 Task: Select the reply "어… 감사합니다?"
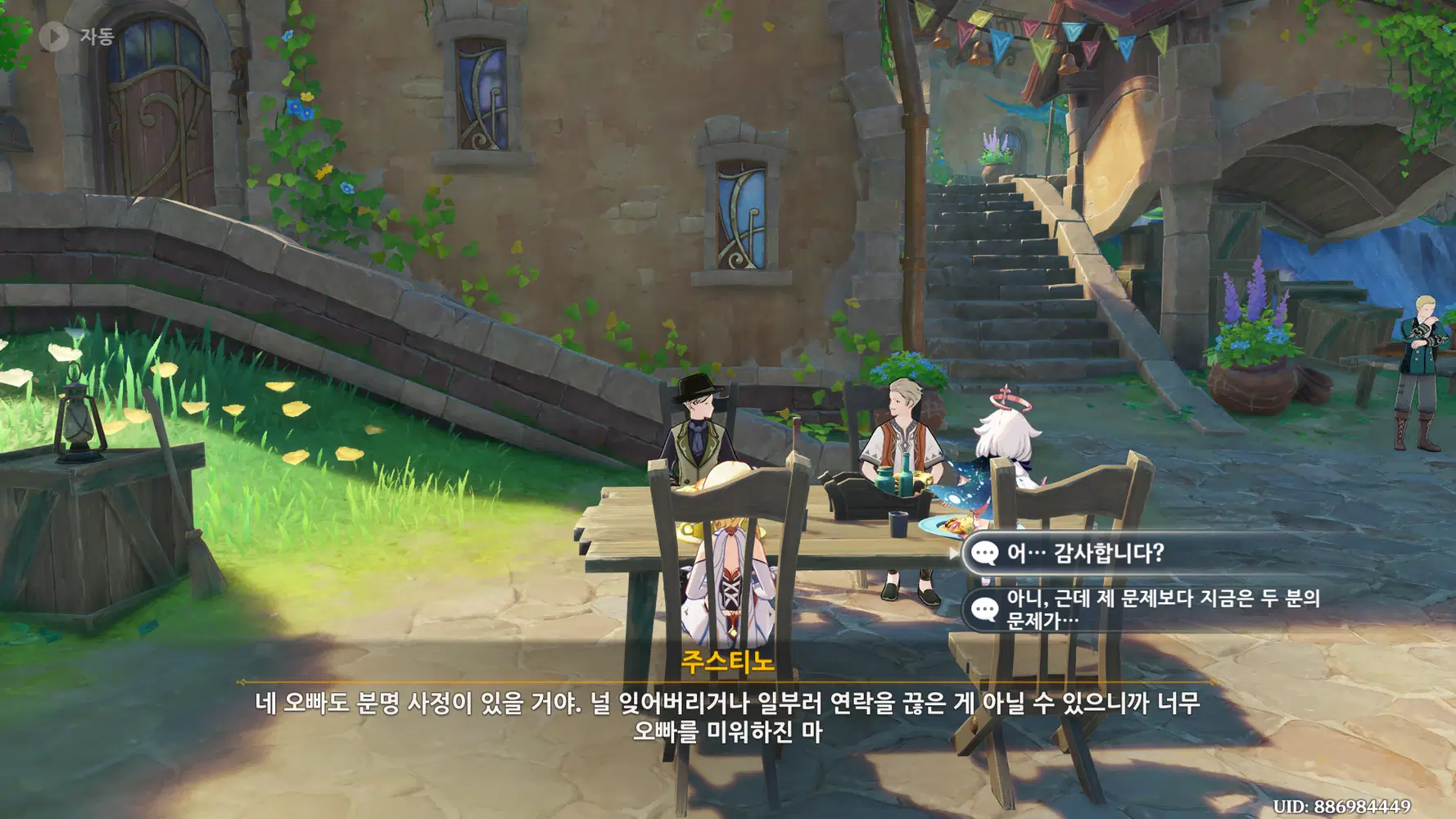tap(1065, 554)
